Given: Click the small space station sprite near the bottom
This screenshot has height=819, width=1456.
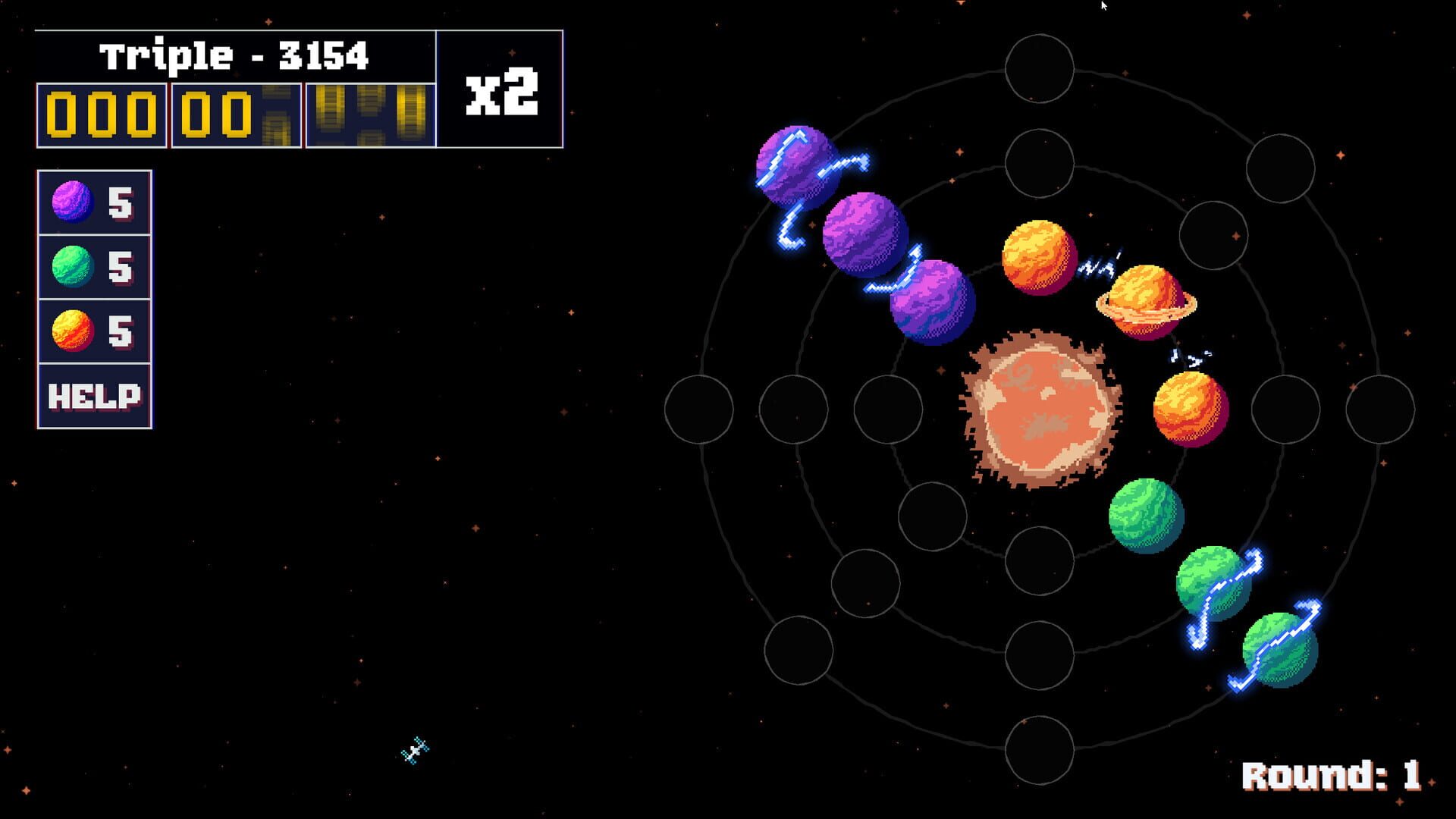Looking at the screenshot, I should [x=413, y=749].
